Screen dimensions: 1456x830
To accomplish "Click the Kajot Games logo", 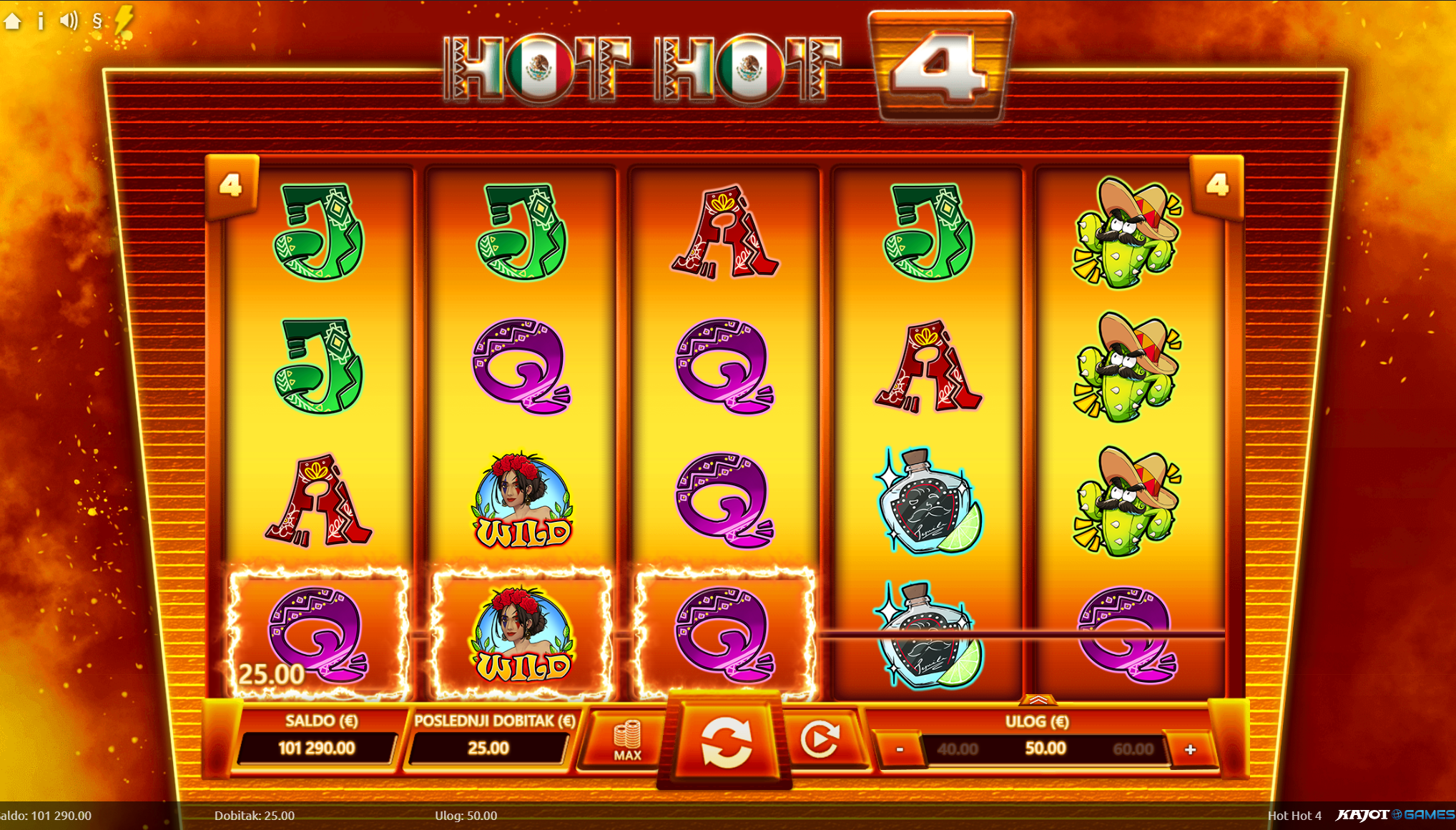I will [1394, 815].
